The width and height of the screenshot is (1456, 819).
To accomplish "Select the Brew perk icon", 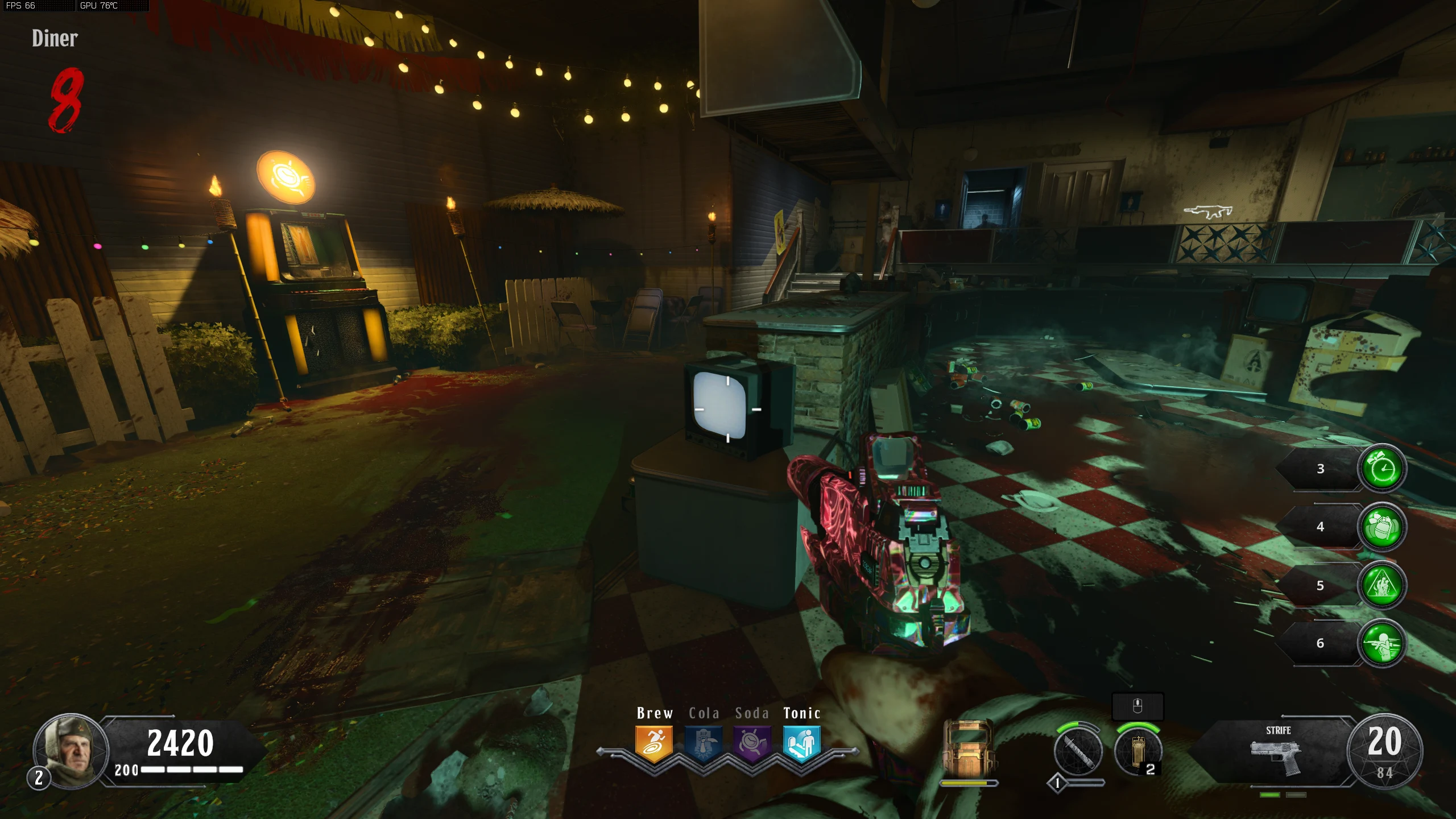I will pyautogui.click(x=654, y=743).
